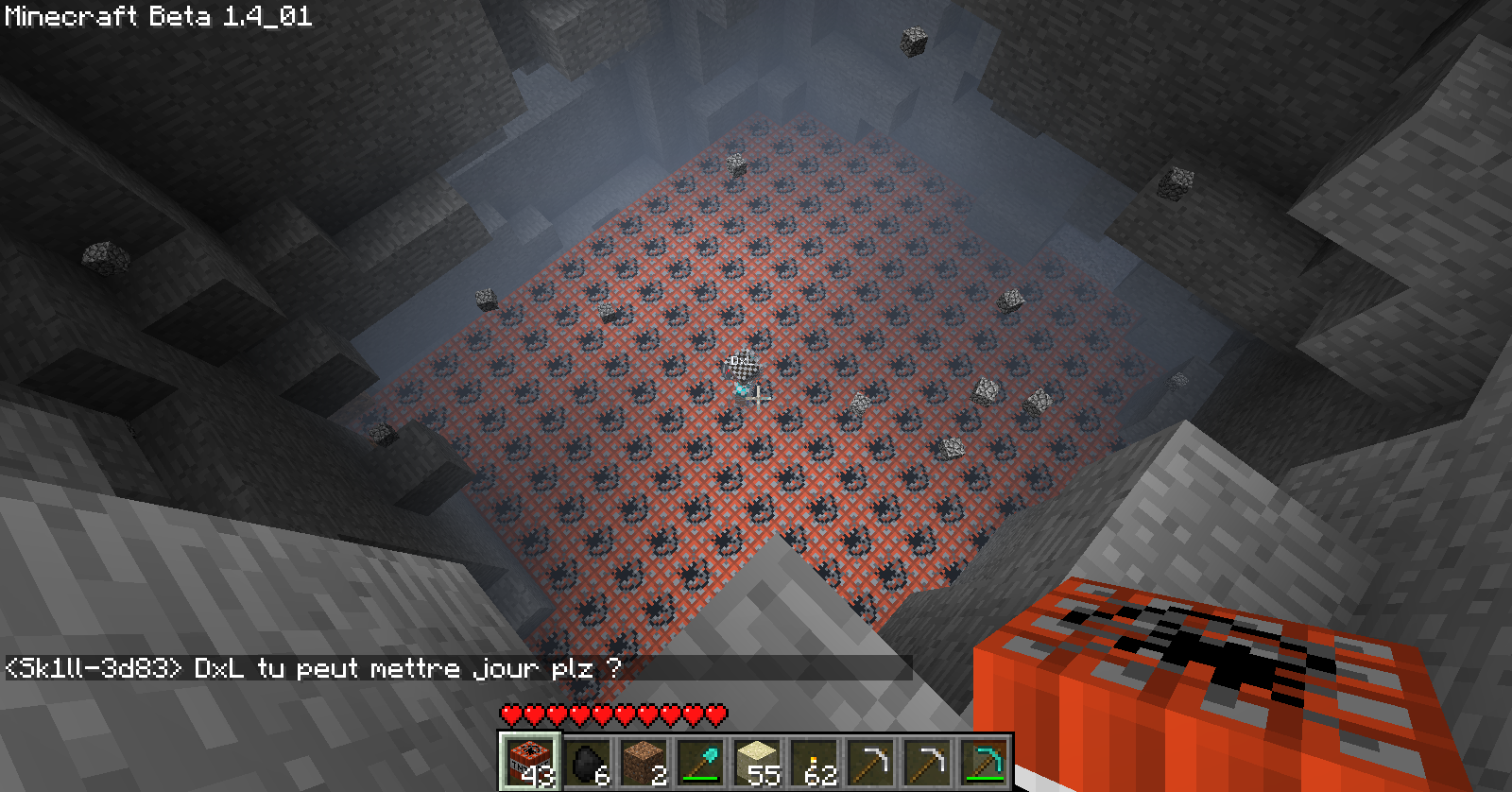The width and height of the screenshot is (1512, 792).
Task: Select the diamond shovel slot
Action: click(x=700, y=761)
